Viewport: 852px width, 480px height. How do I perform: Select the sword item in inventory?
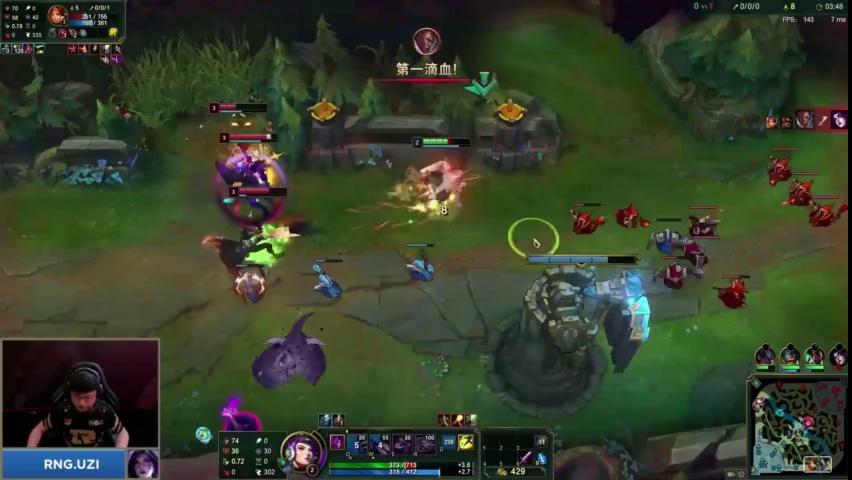click(x=524, y=458)
